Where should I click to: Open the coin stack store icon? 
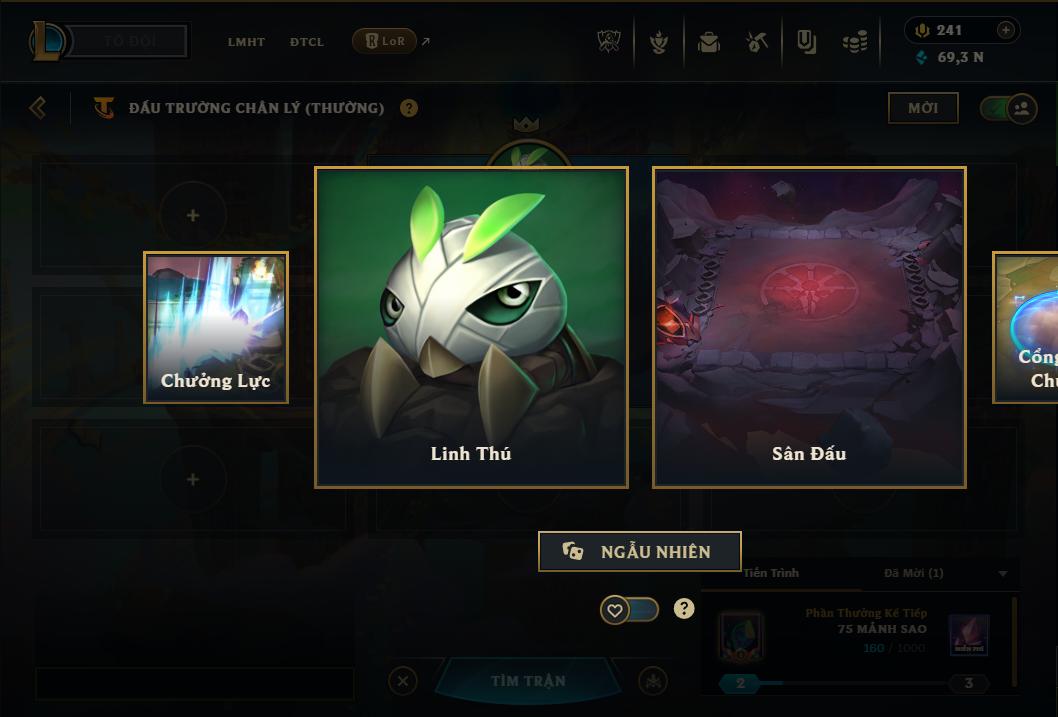click(854, 42)
